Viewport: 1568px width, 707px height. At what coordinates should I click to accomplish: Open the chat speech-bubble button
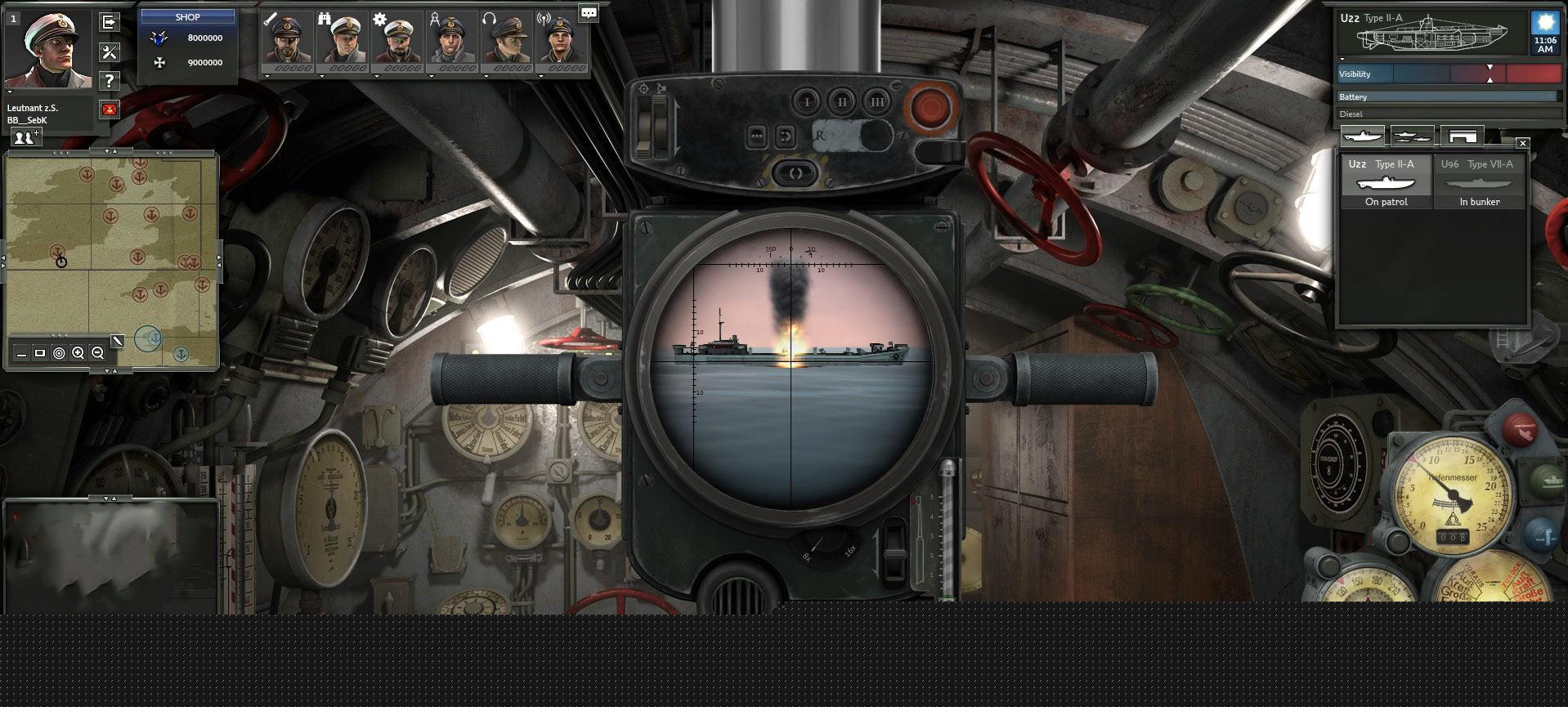[588, 12]
